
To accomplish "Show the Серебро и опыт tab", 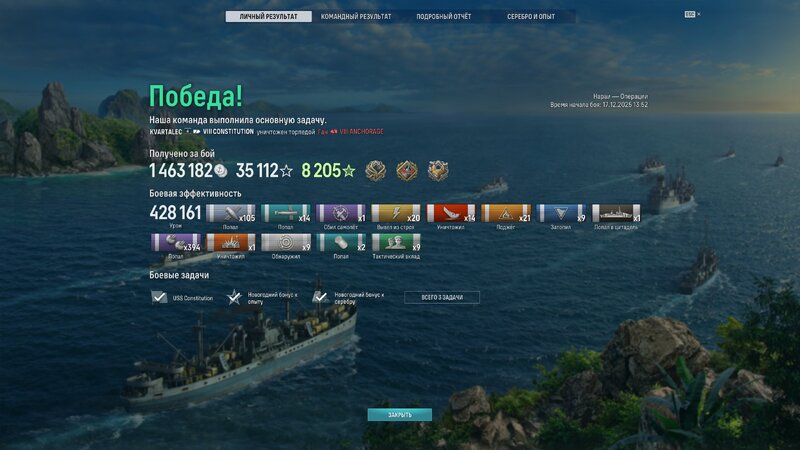I will tap(530, 17).
